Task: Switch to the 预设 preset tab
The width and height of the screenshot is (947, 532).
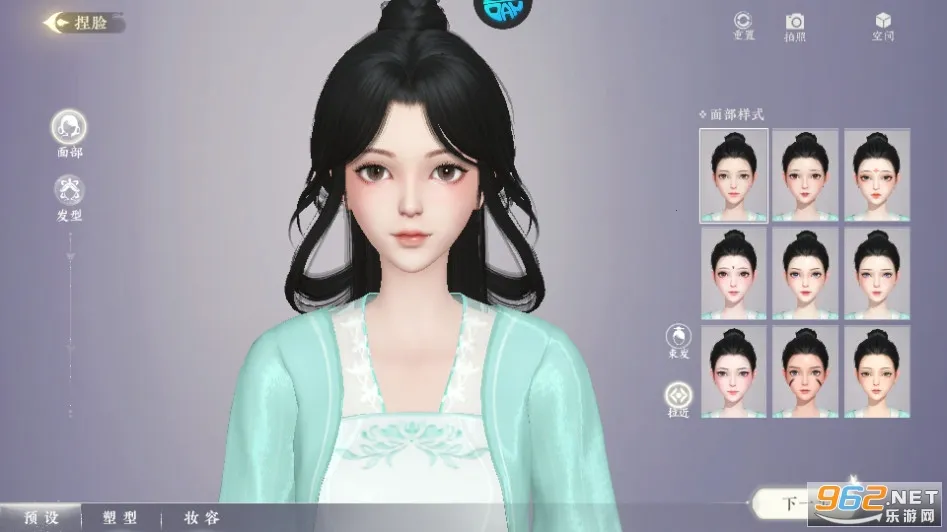Action: [x=41, y=518]
